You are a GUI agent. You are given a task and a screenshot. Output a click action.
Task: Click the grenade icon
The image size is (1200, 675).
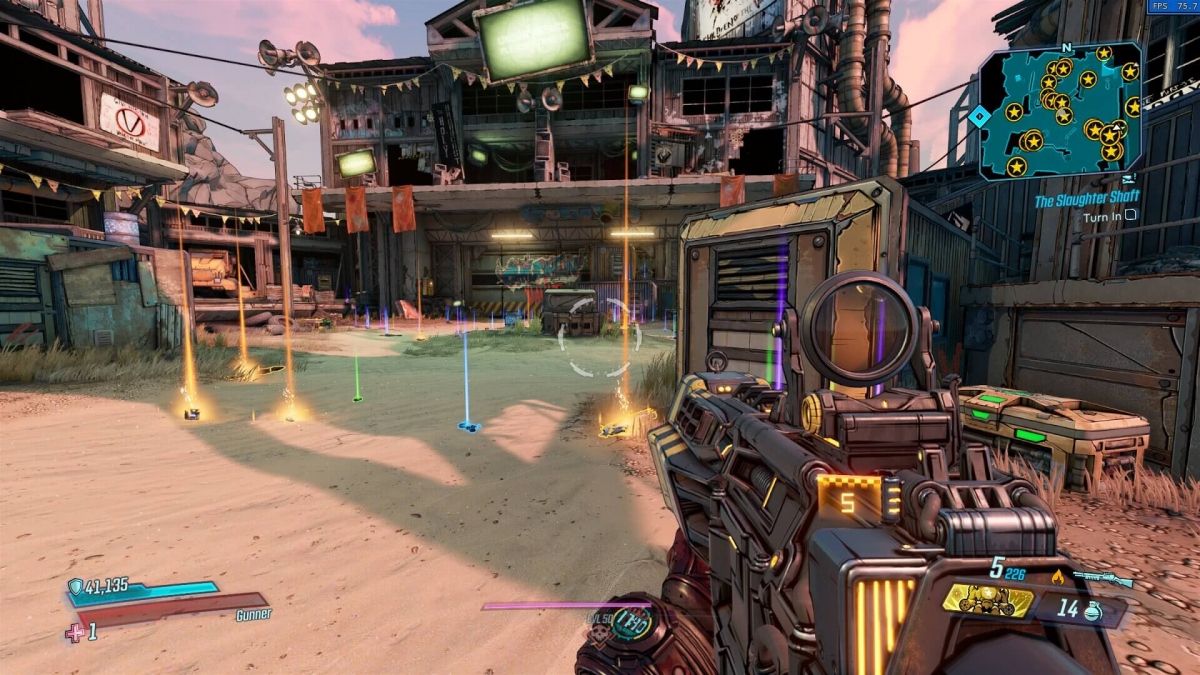(1092, 610)
